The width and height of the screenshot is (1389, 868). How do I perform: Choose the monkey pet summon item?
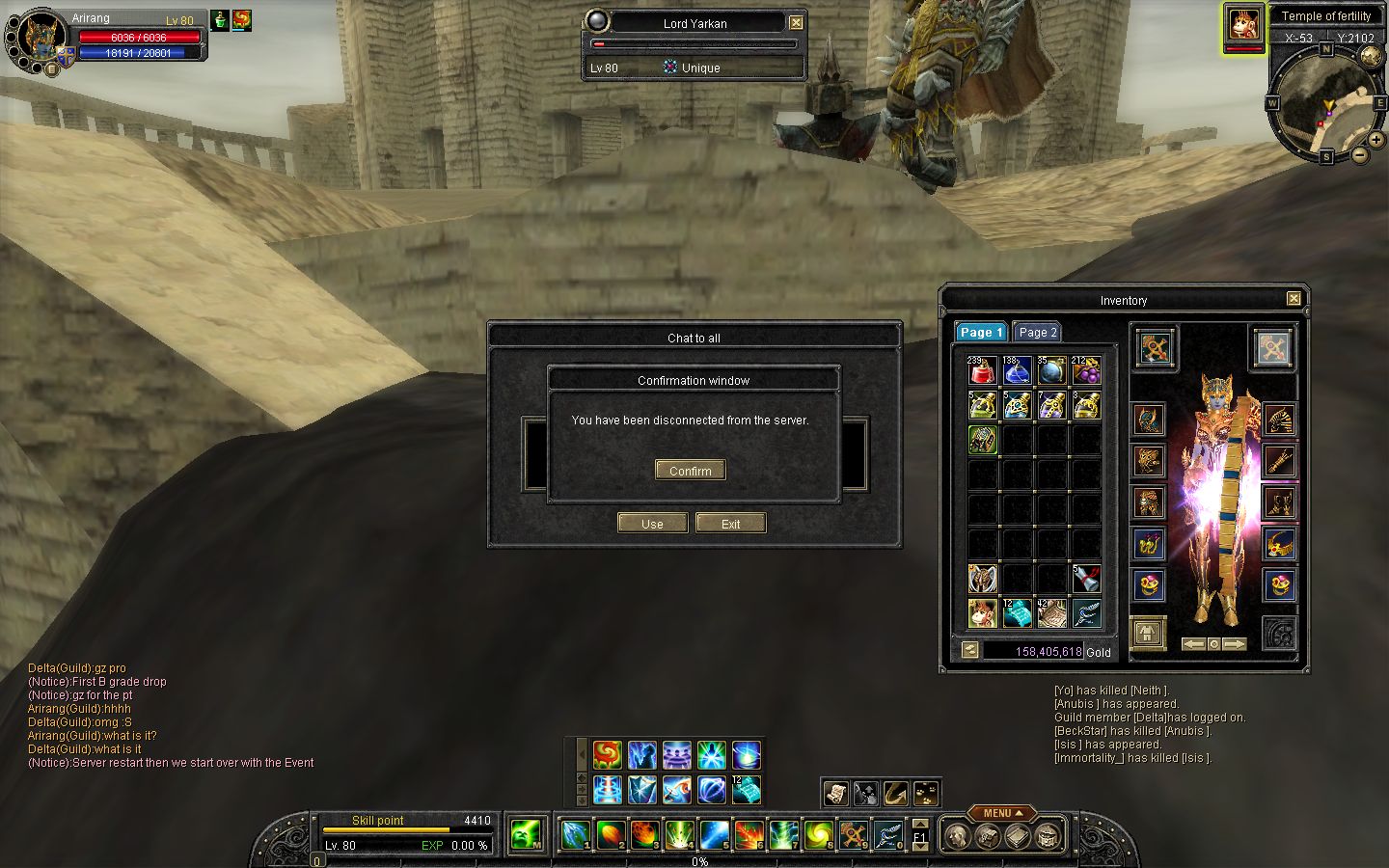982,613
